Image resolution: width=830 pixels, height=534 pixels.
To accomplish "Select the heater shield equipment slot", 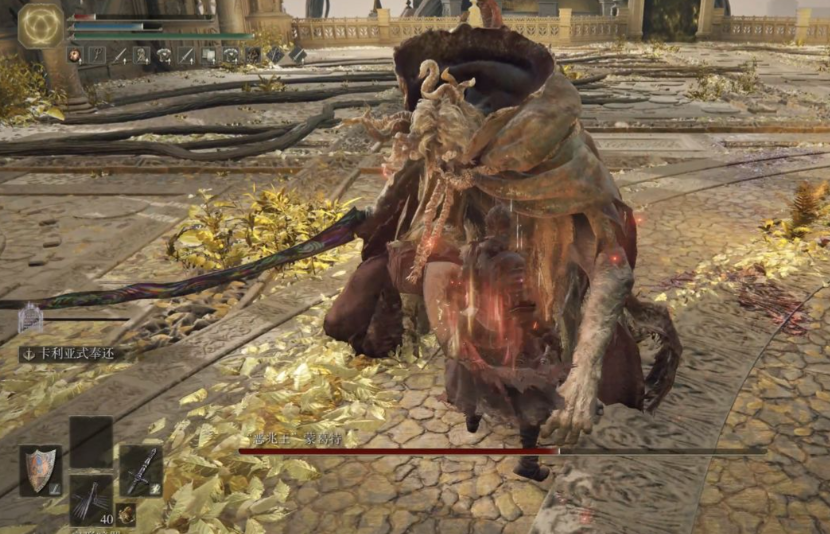I will click(x=40, y=470).
